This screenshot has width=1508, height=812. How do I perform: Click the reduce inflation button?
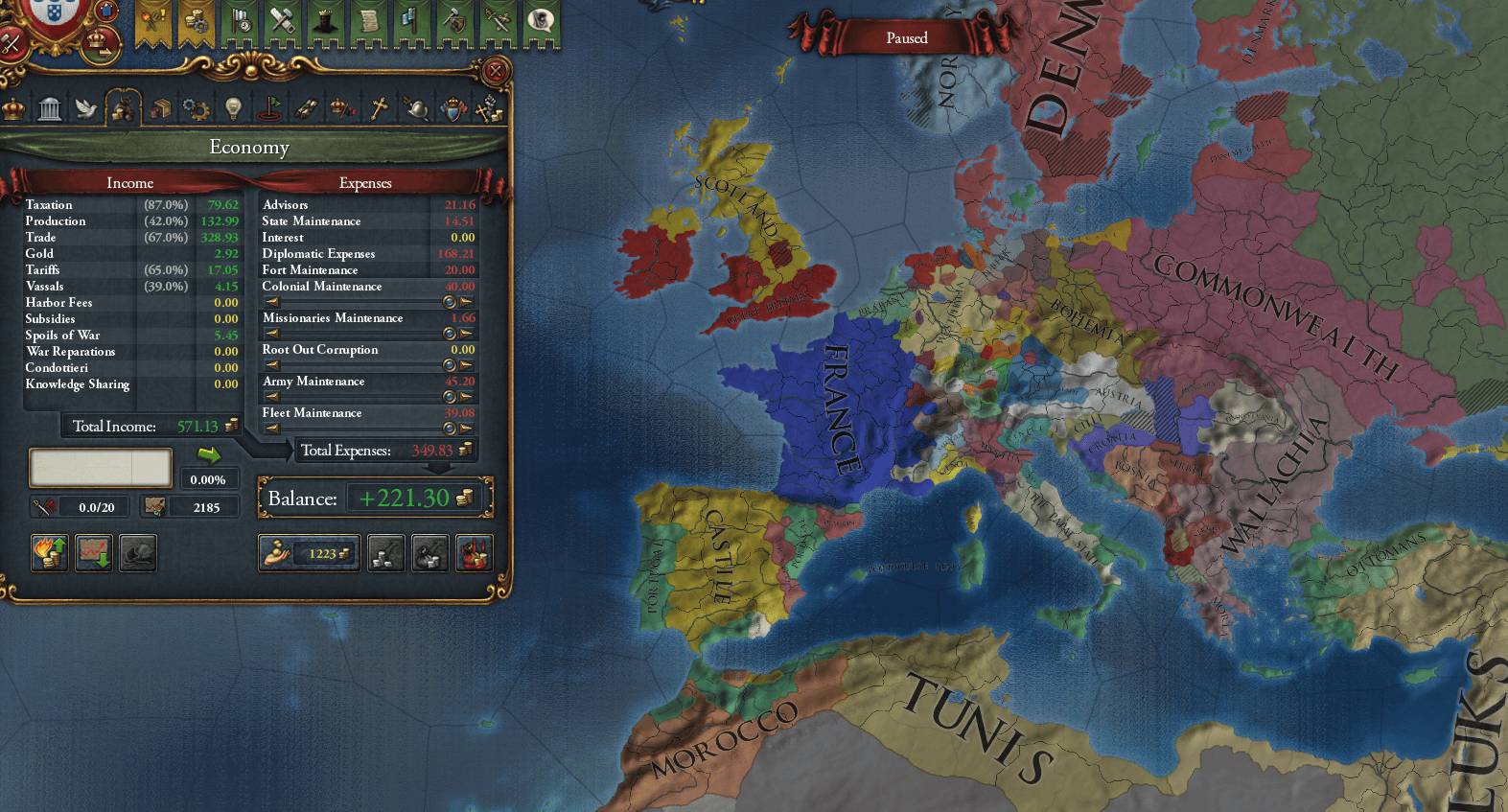point(94,553)
